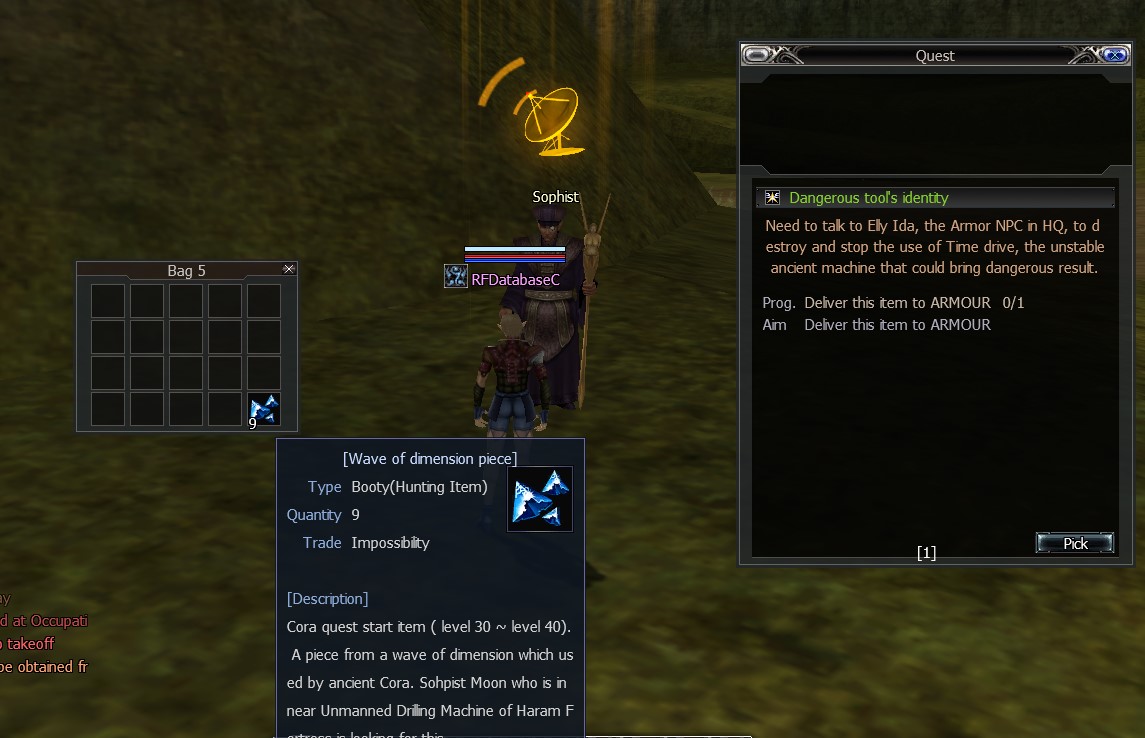Select the Dangerous tool's identity quest
Image resolution: width=1145 pixels, height=738 pixels.
(868, 198)
